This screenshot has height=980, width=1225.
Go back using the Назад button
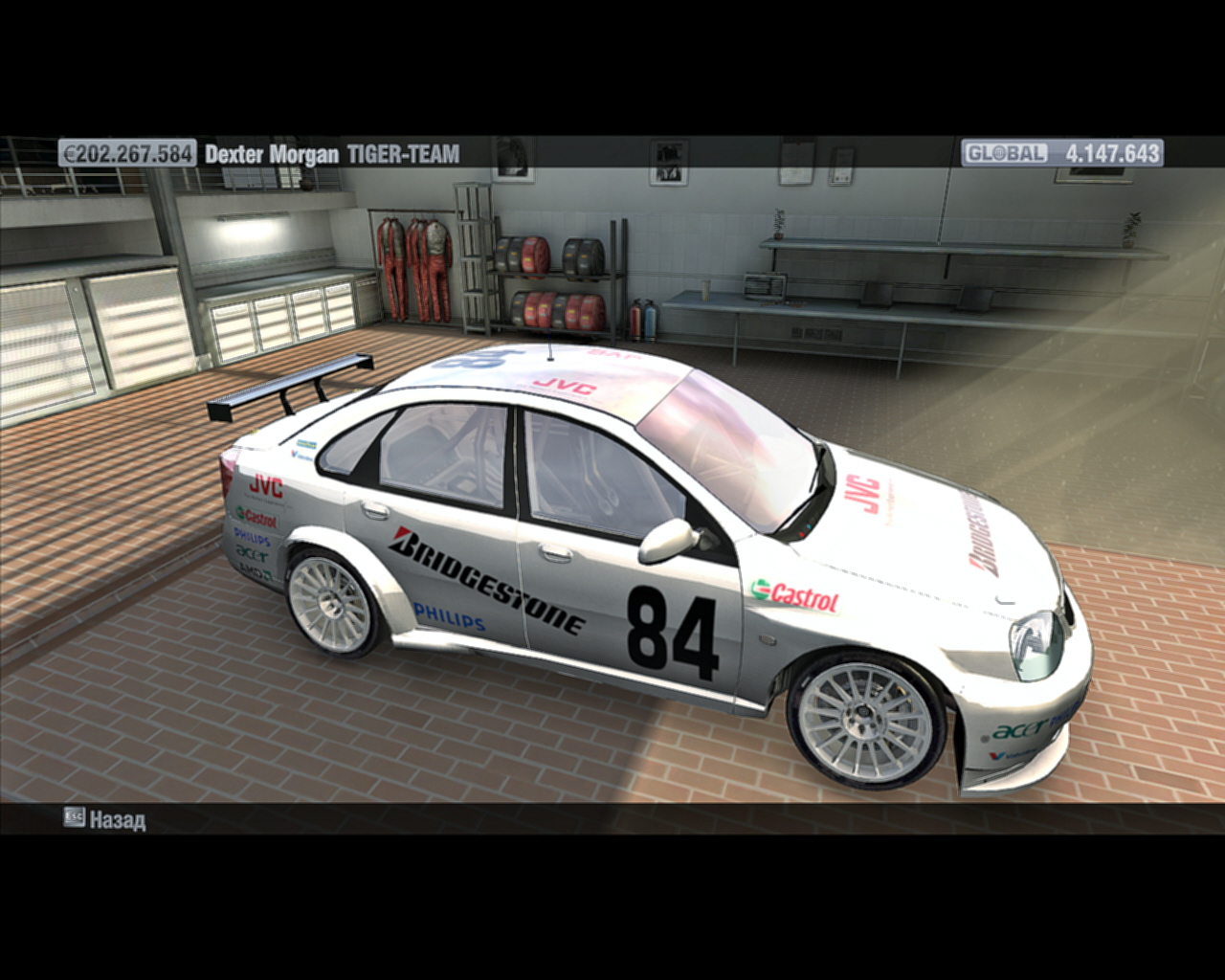point(105,819)
